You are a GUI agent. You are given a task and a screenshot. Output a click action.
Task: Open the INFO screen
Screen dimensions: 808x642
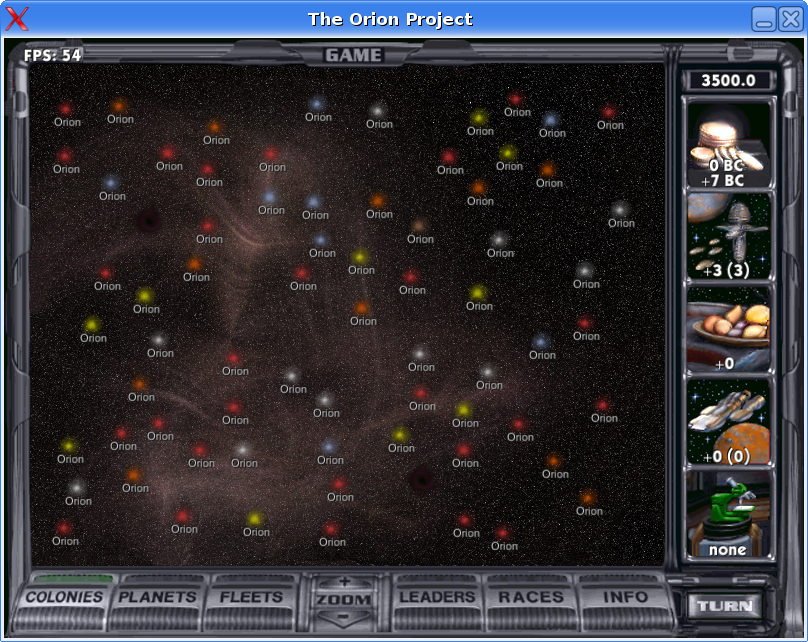(625, 597)
